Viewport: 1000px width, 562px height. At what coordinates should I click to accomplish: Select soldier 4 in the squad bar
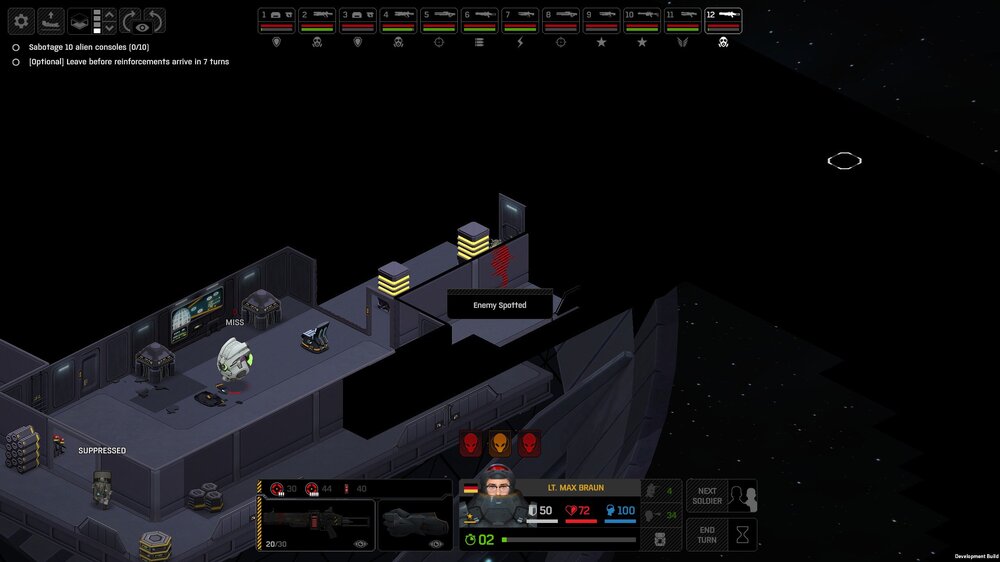399,21
